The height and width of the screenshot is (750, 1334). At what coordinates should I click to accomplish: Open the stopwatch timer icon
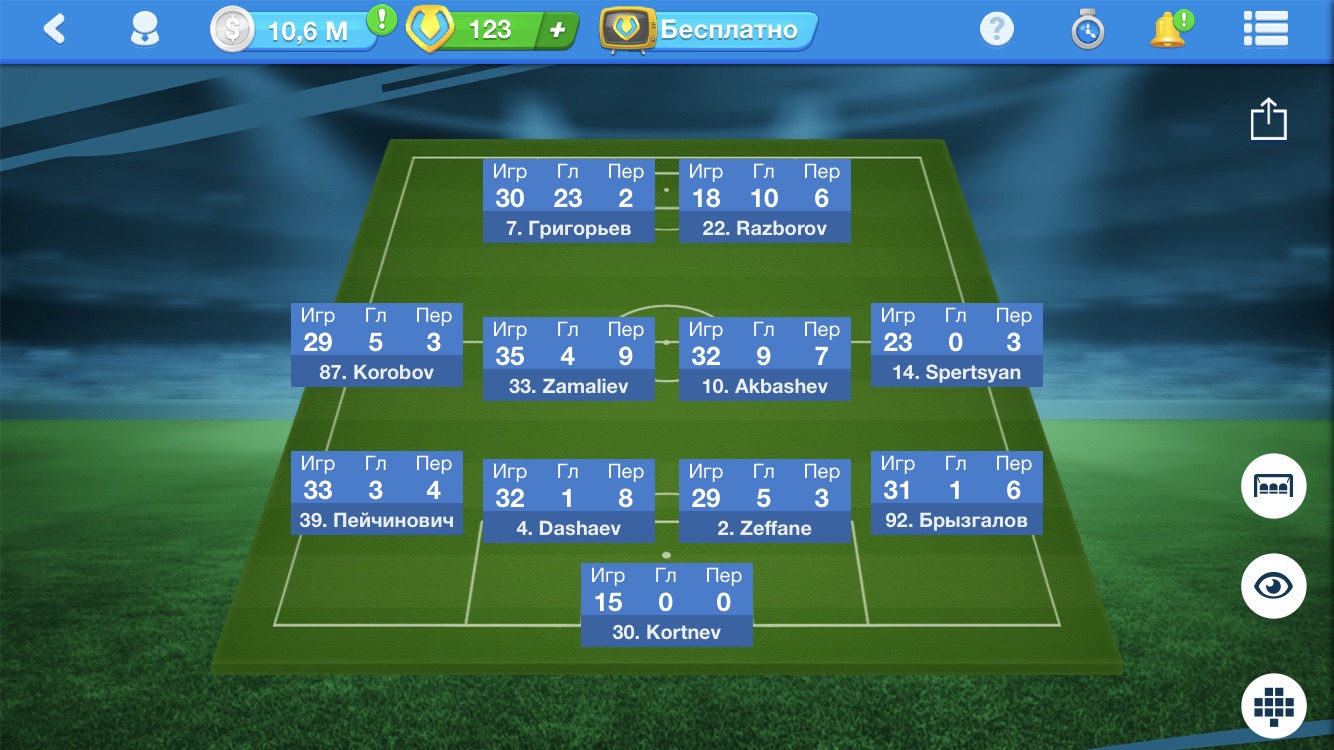click(1087, 31)
